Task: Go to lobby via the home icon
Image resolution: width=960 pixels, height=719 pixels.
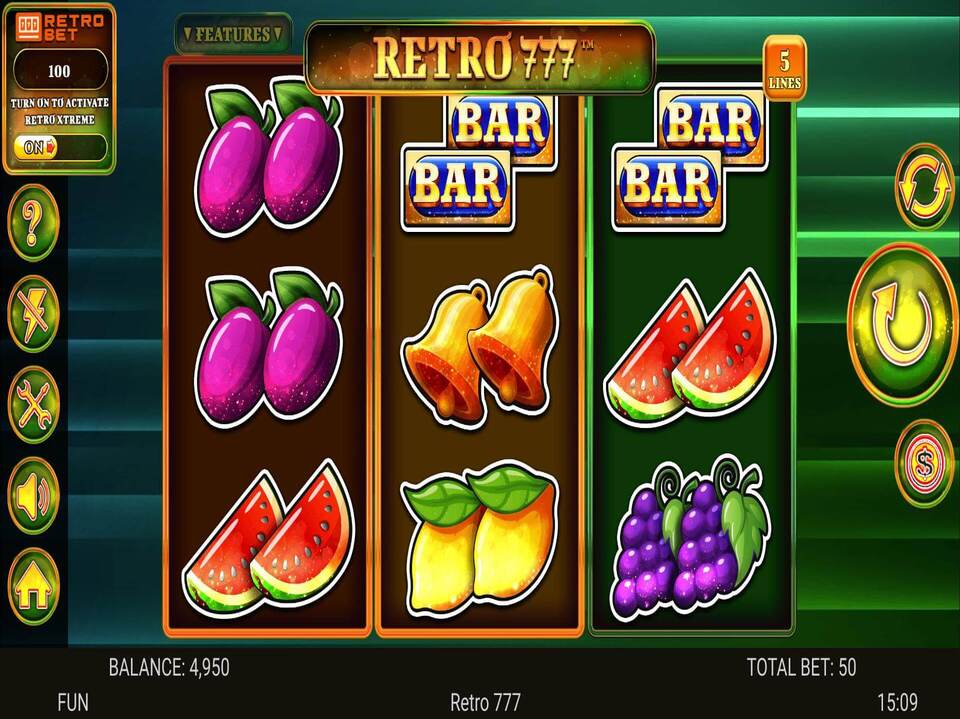Action: (34, 587)
